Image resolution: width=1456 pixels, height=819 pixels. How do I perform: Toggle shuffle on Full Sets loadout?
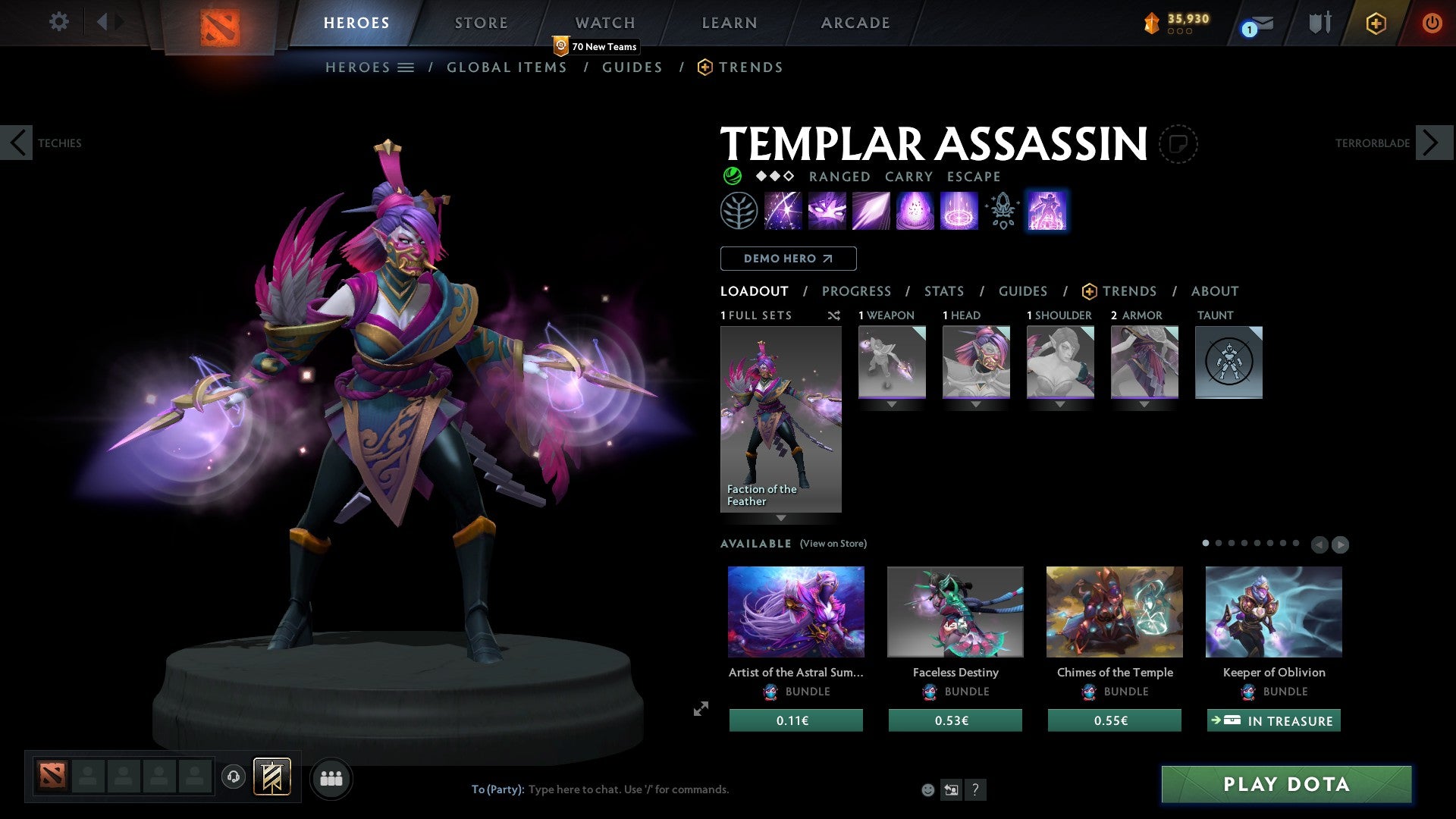click(834, 315)
